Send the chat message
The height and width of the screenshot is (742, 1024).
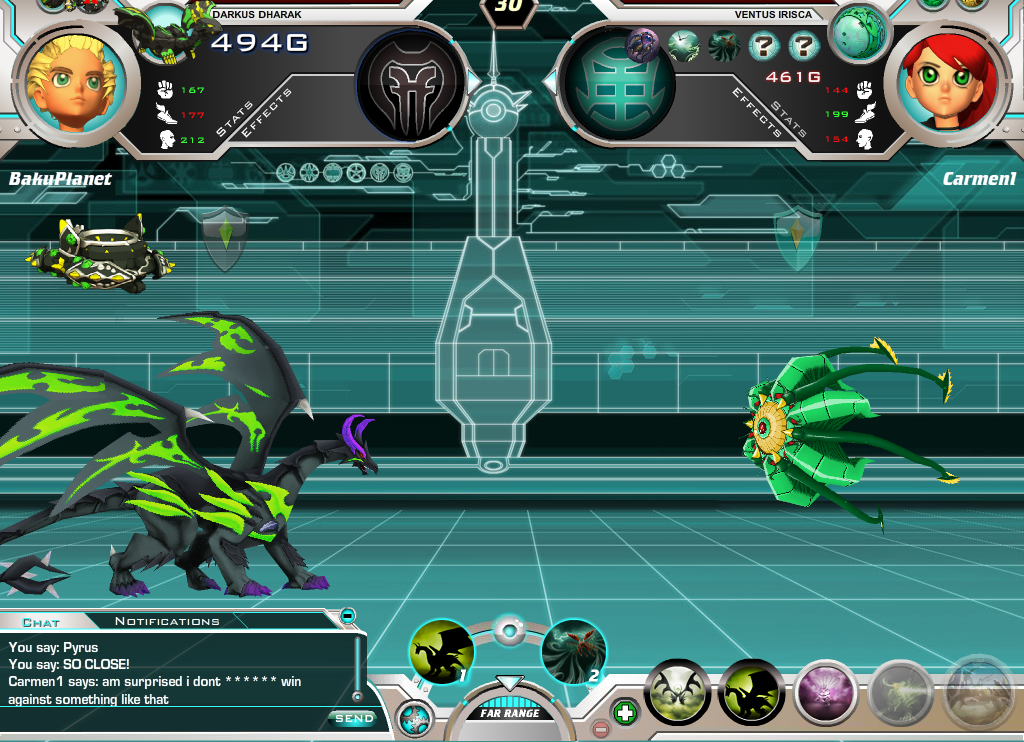(353, 718)
